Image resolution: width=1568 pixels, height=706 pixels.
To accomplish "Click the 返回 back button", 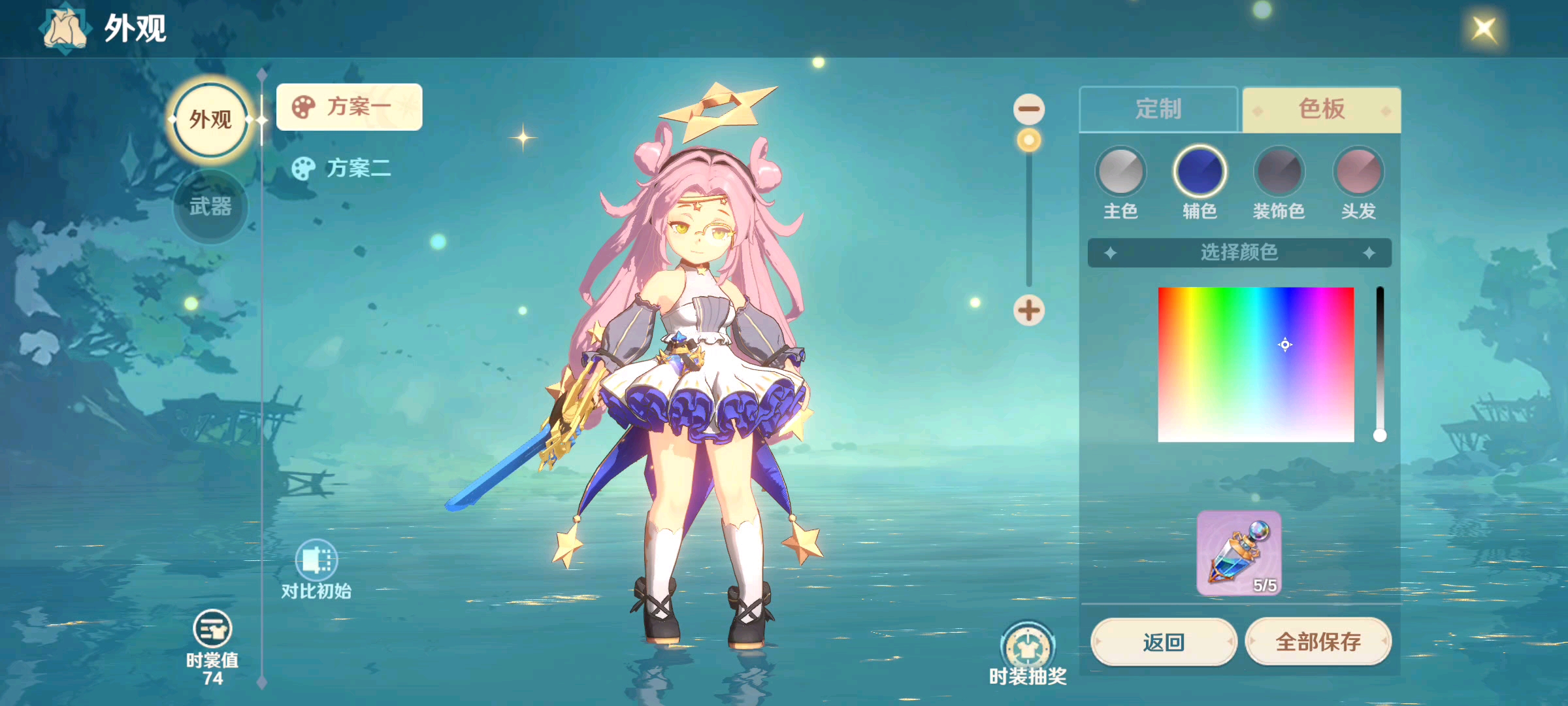I will point(1164,642).
